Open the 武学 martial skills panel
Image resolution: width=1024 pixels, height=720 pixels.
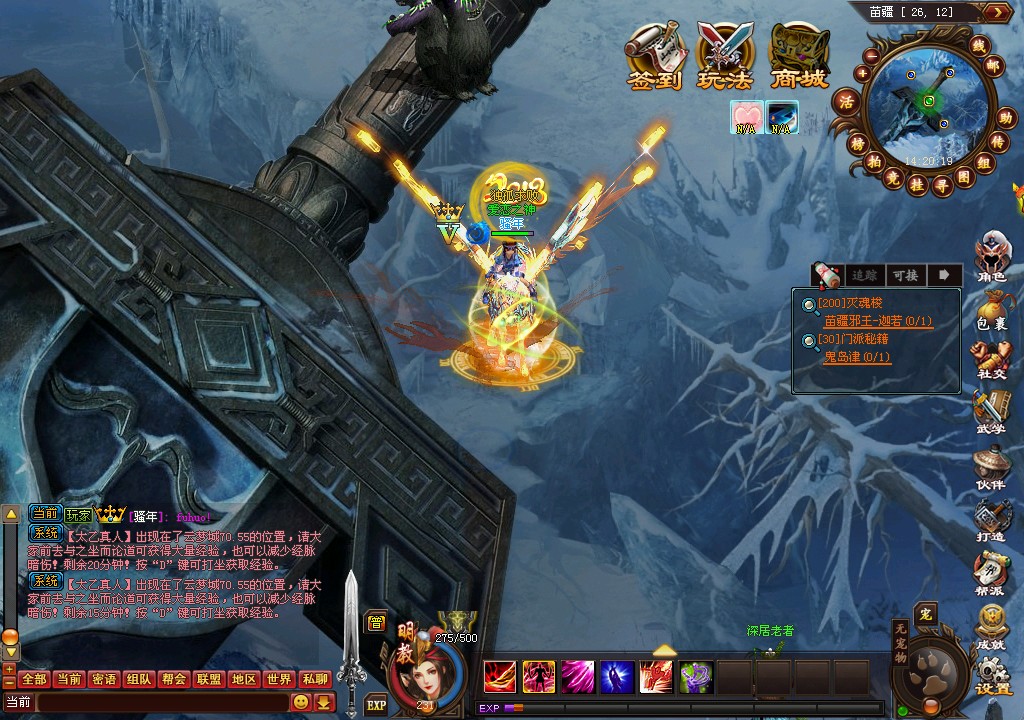[x=991, y=413]
